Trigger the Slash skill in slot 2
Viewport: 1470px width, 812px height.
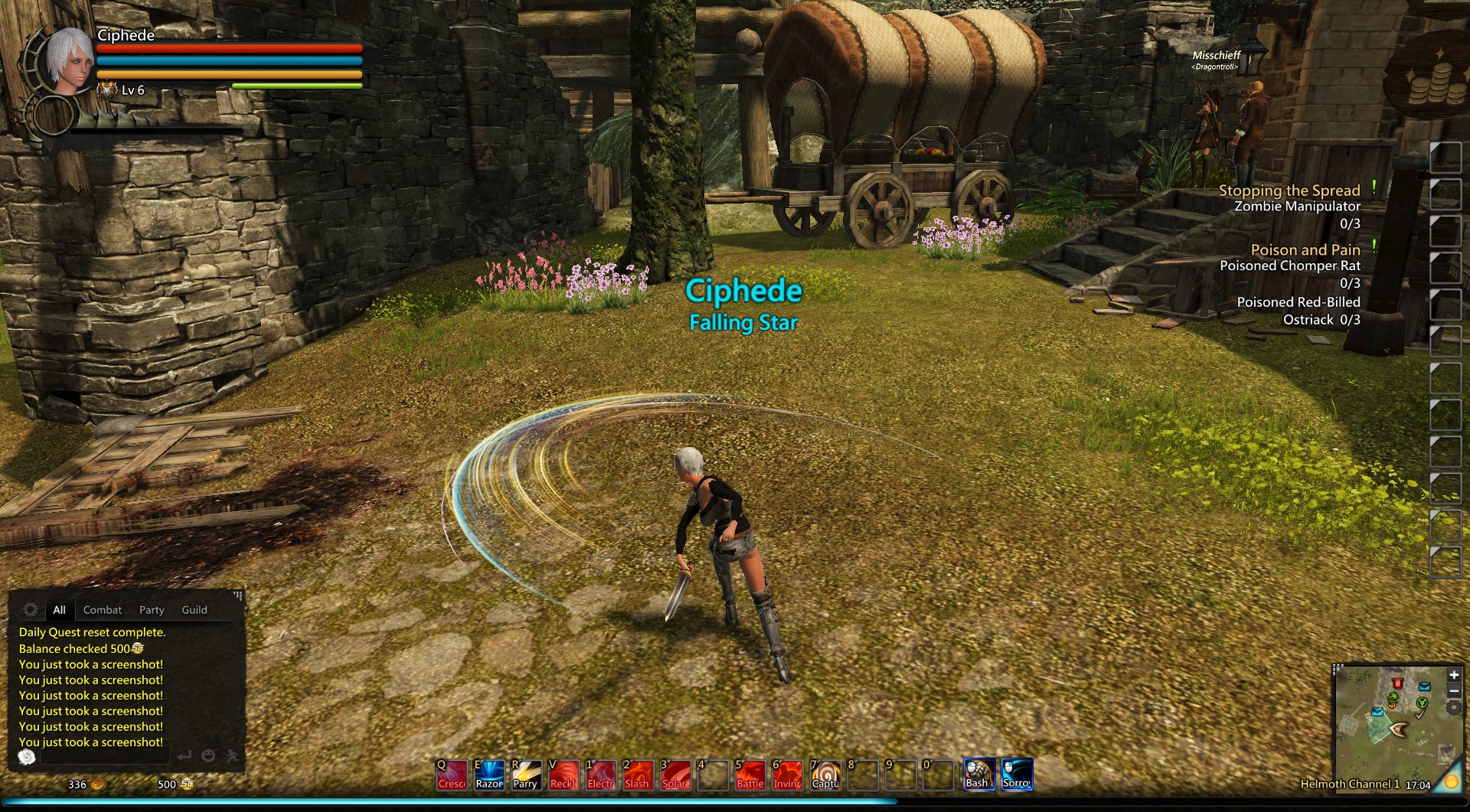click(638, 774)
